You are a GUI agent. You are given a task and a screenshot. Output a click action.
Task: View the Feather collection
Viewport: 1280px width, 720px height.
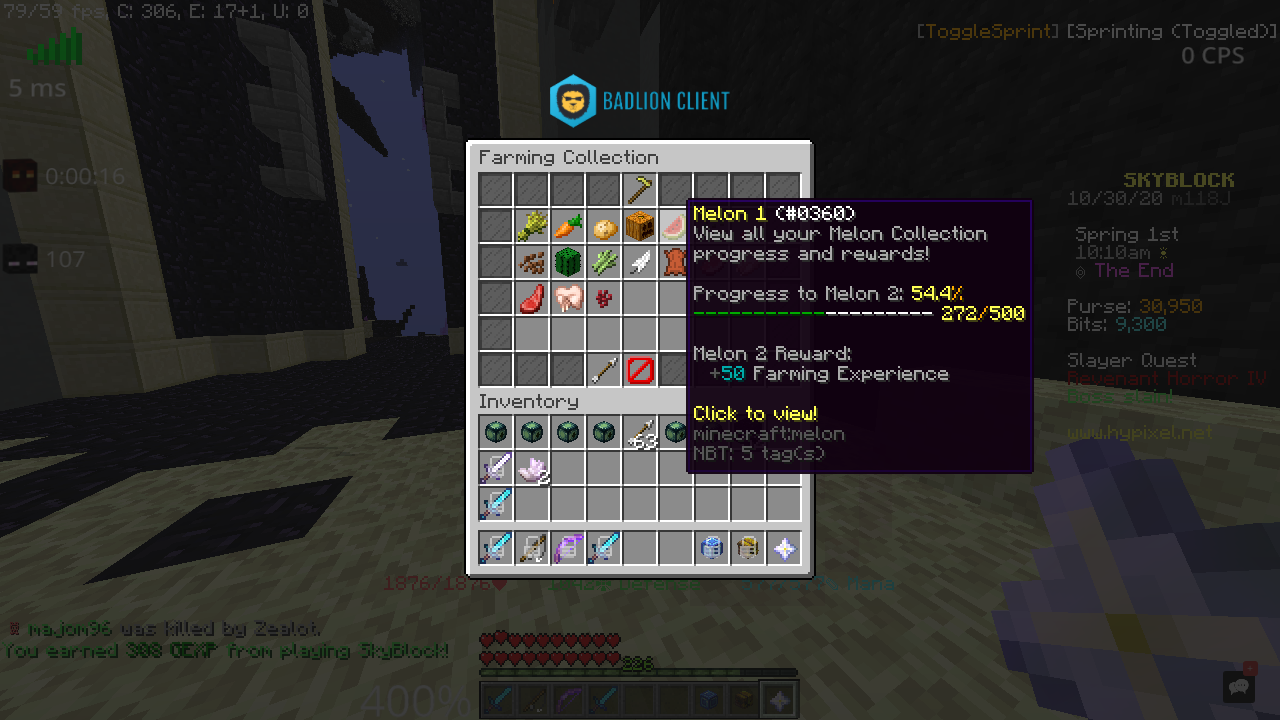point(641,261)
